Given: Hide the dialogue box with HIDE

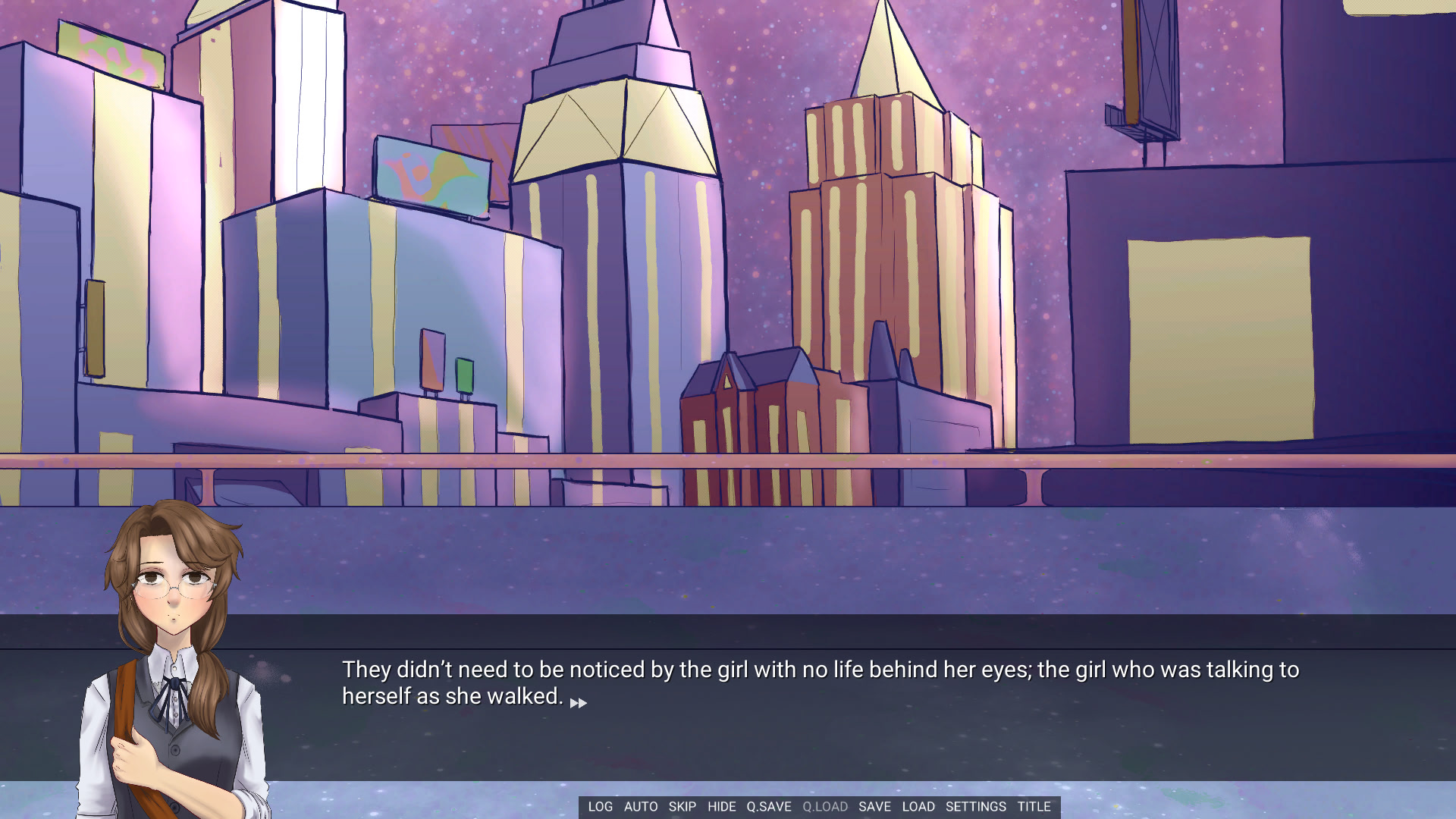Looking at the screenshot, I should pos(721,807).
